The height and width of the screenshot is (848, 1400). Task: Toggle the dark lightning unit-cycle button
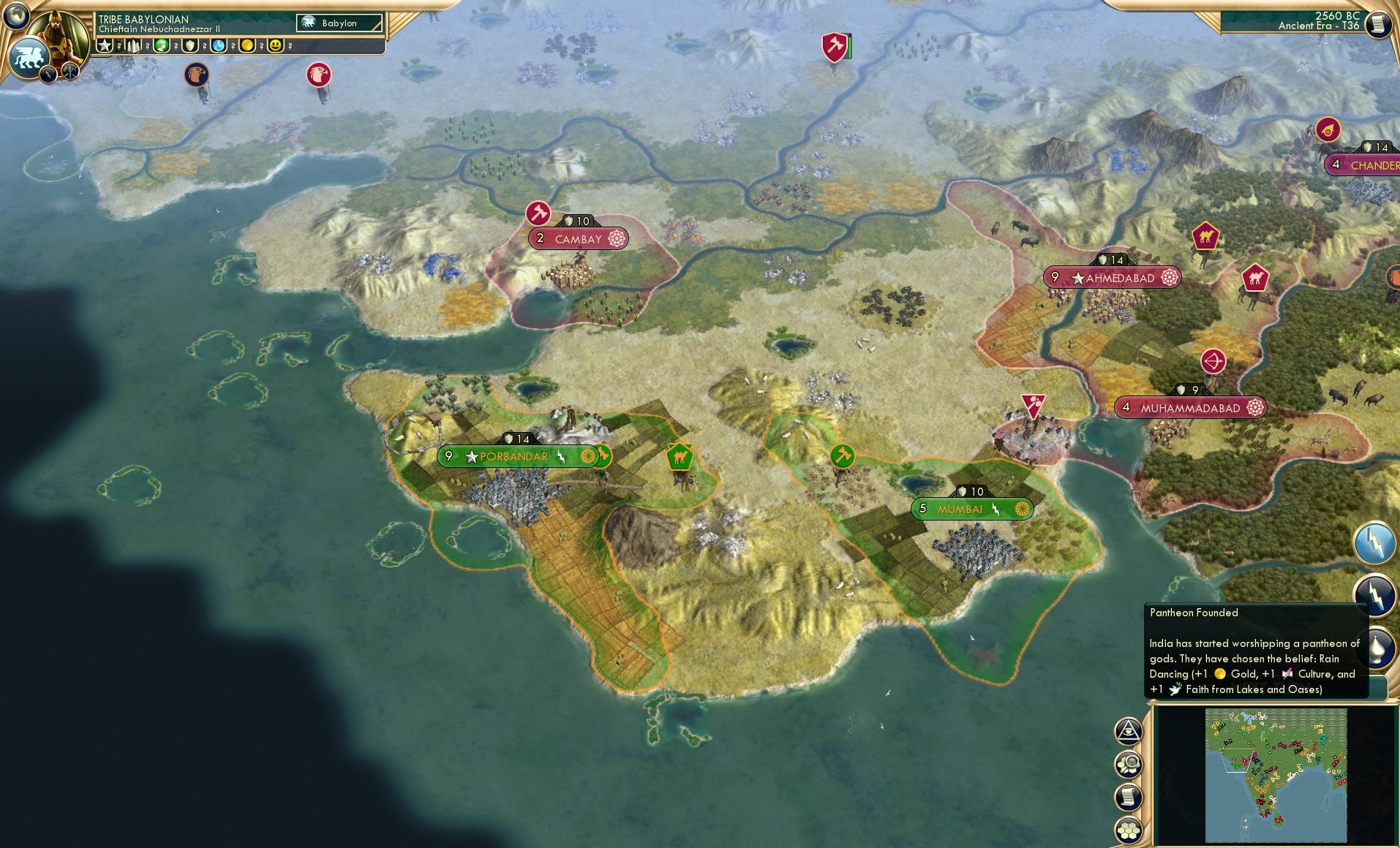click(x=1376, y=596)
